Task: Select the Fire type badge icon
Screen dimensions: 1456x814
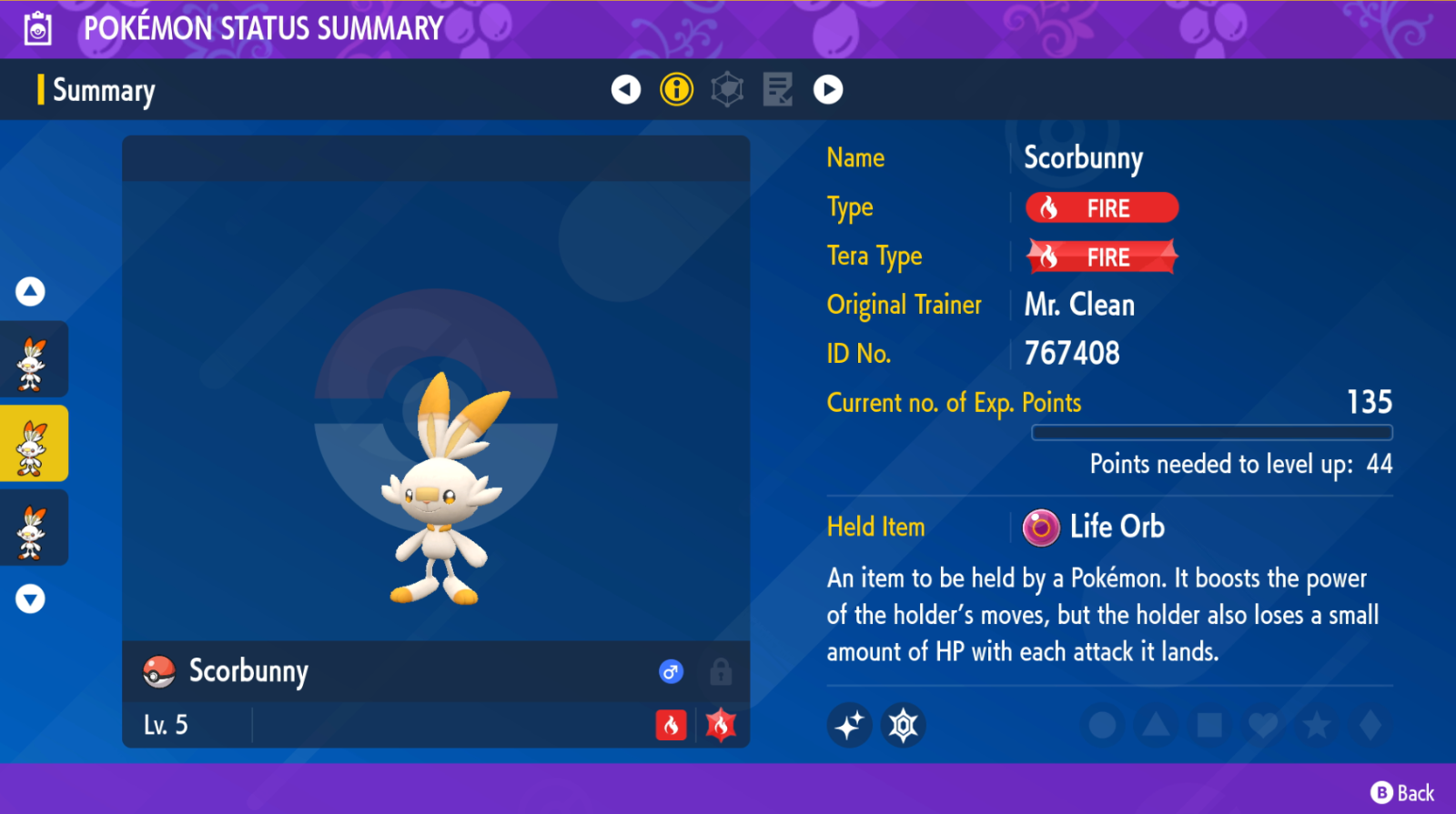Action: [x=1101, y=207]
